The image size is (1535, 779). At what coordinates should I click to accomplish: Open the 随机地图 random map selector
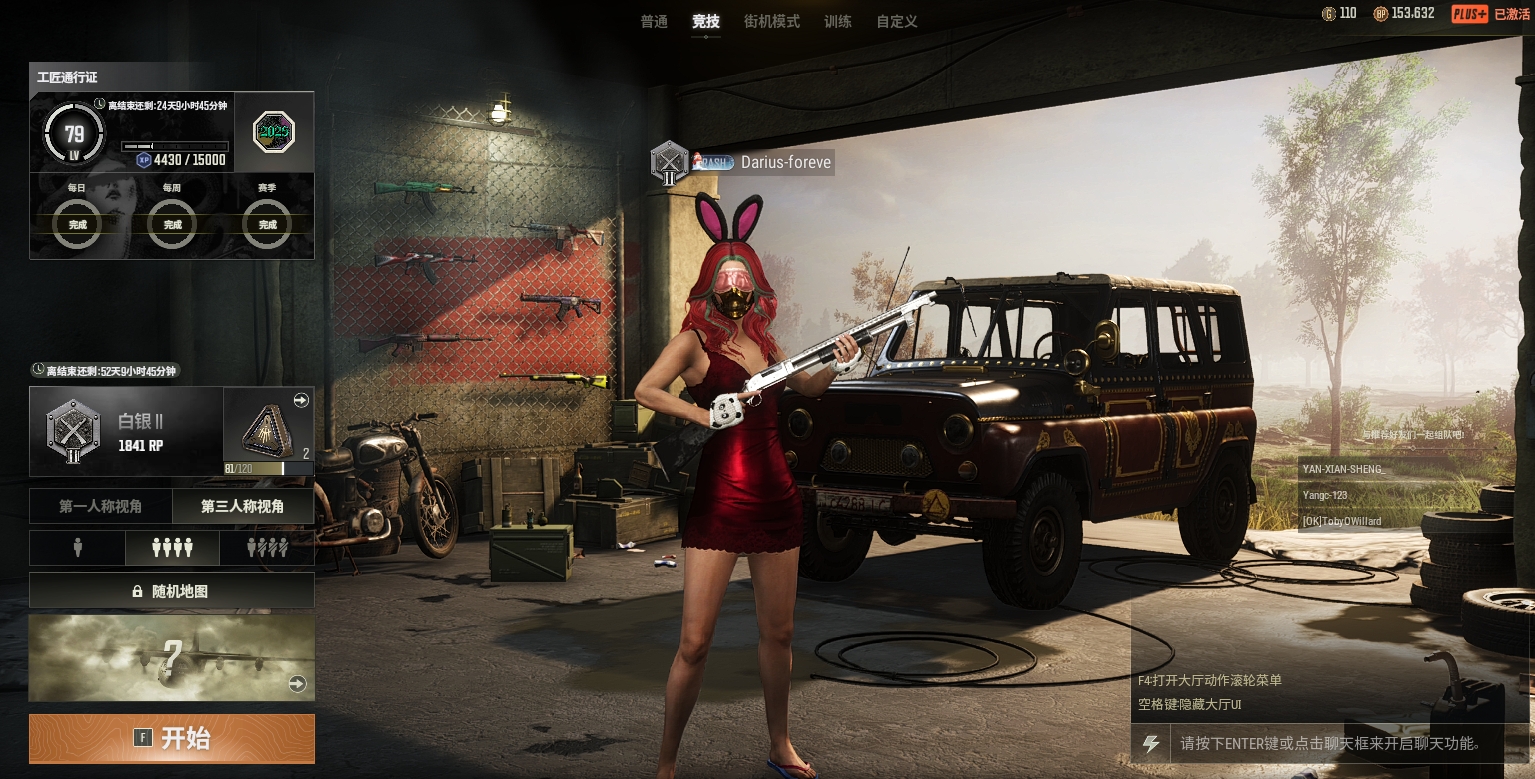pos(172,591)
